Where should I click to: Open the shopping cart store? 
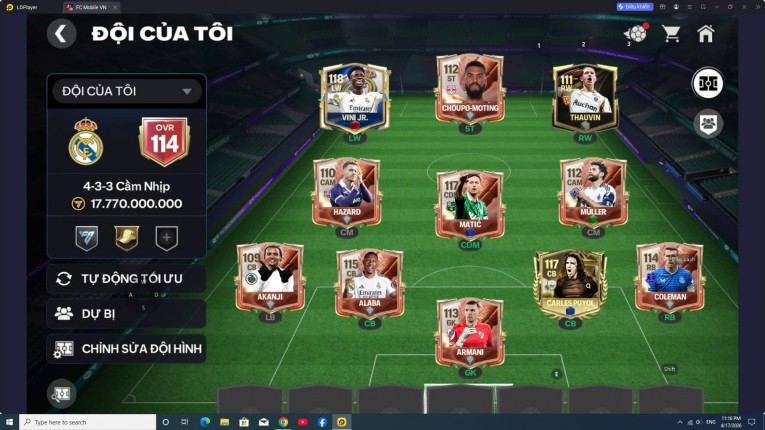671,34
